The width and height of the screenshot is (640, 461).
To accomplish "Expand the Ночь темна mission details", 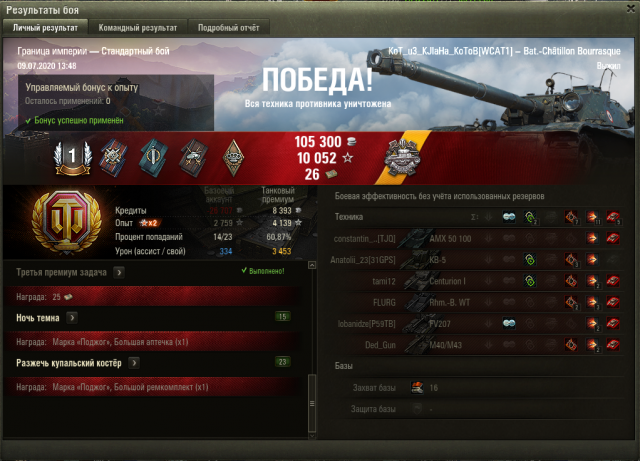I will 71,317.
